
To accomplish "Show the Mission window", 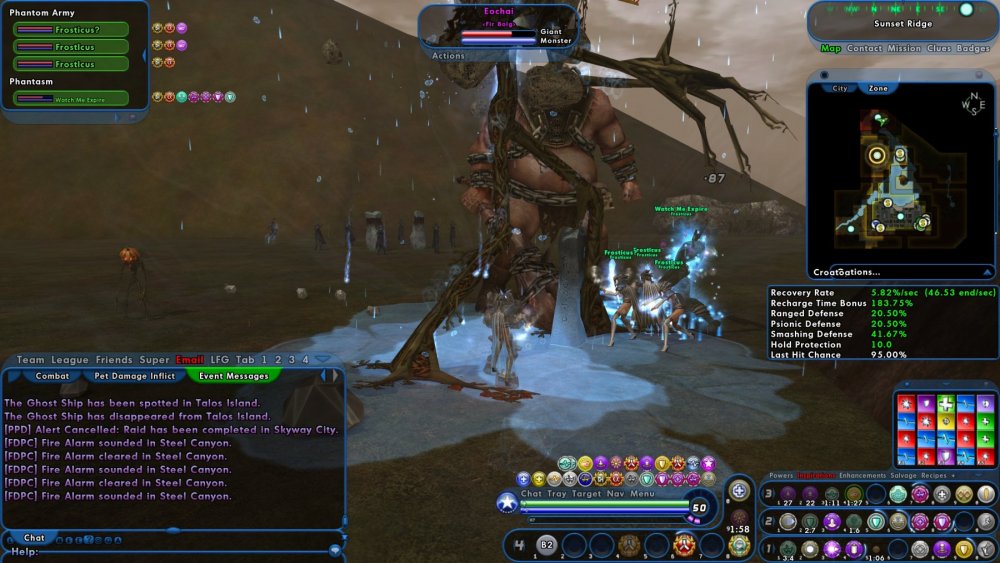I will (904, 48).
